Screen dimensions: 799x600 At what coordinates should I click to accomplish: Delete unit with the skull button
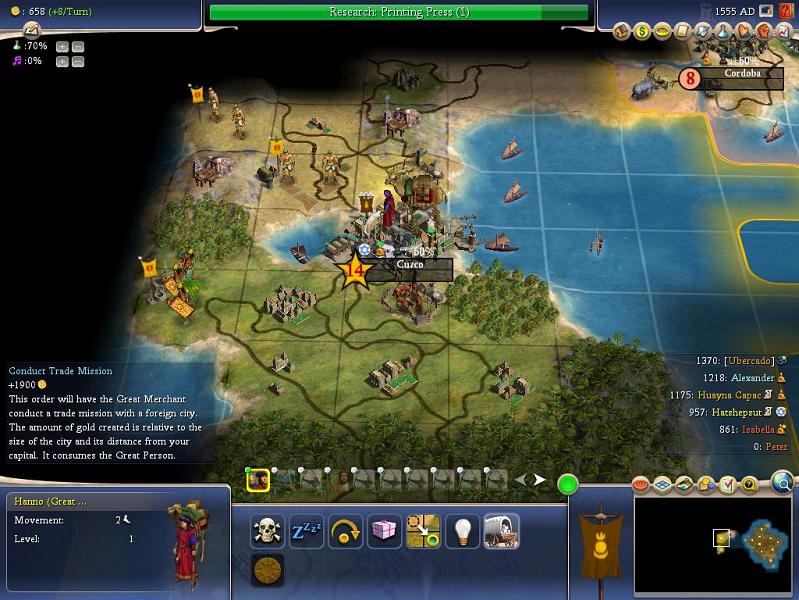pos(267,531)
